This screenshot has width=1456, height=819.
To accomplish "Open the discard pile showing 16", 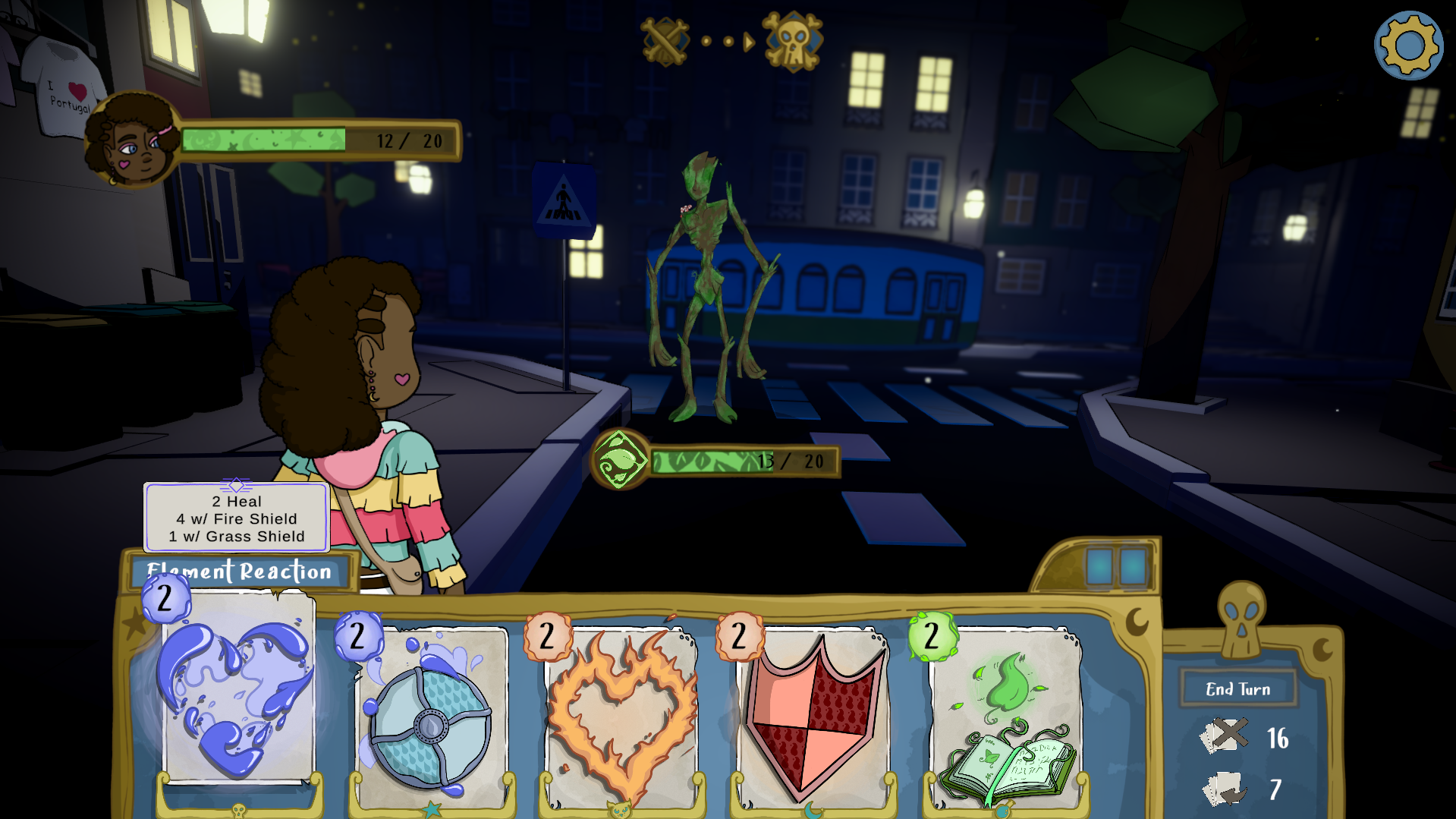I will tap(1225, 736).
